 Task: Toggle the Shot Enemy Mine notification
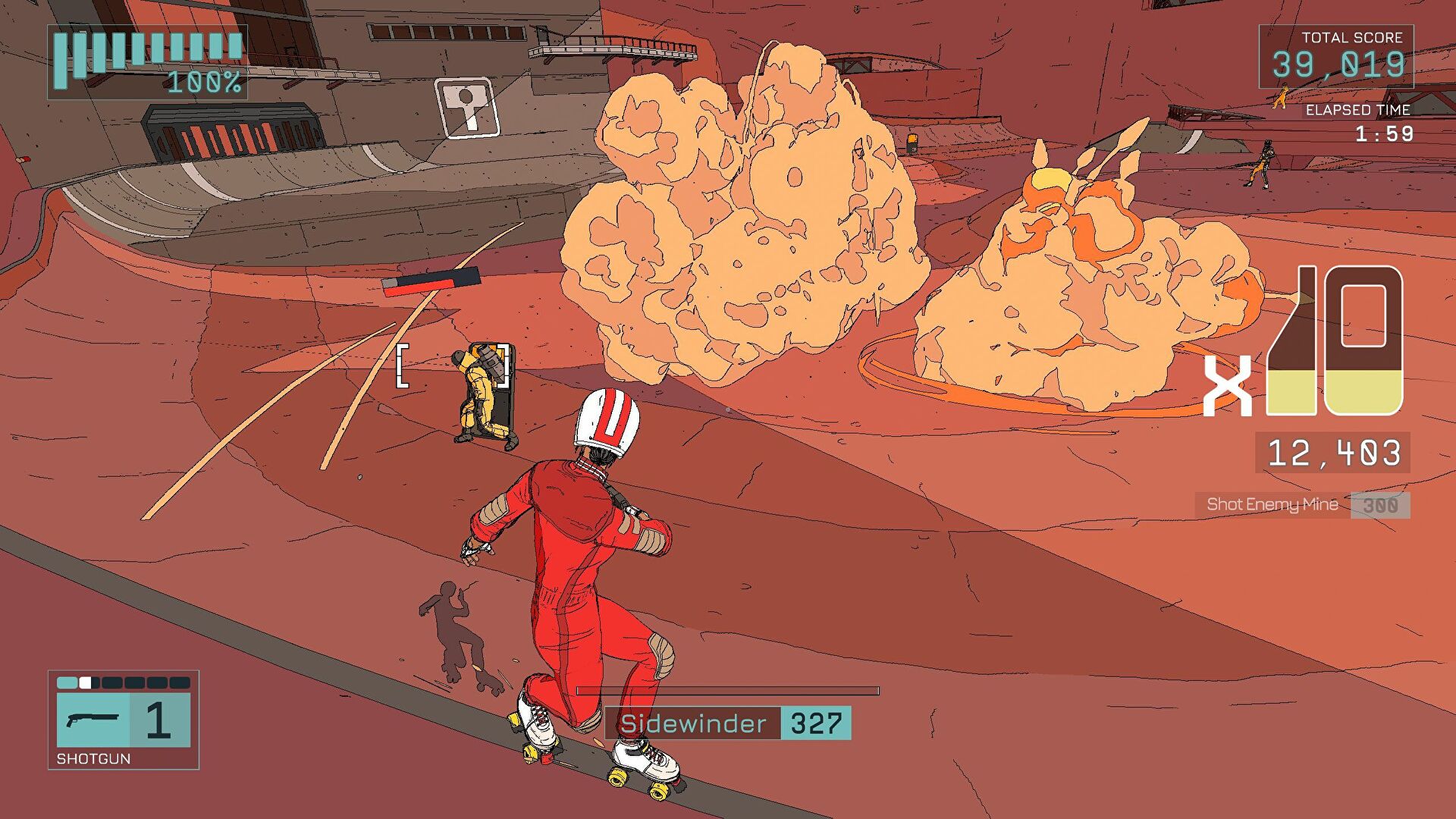(1274, 505)
